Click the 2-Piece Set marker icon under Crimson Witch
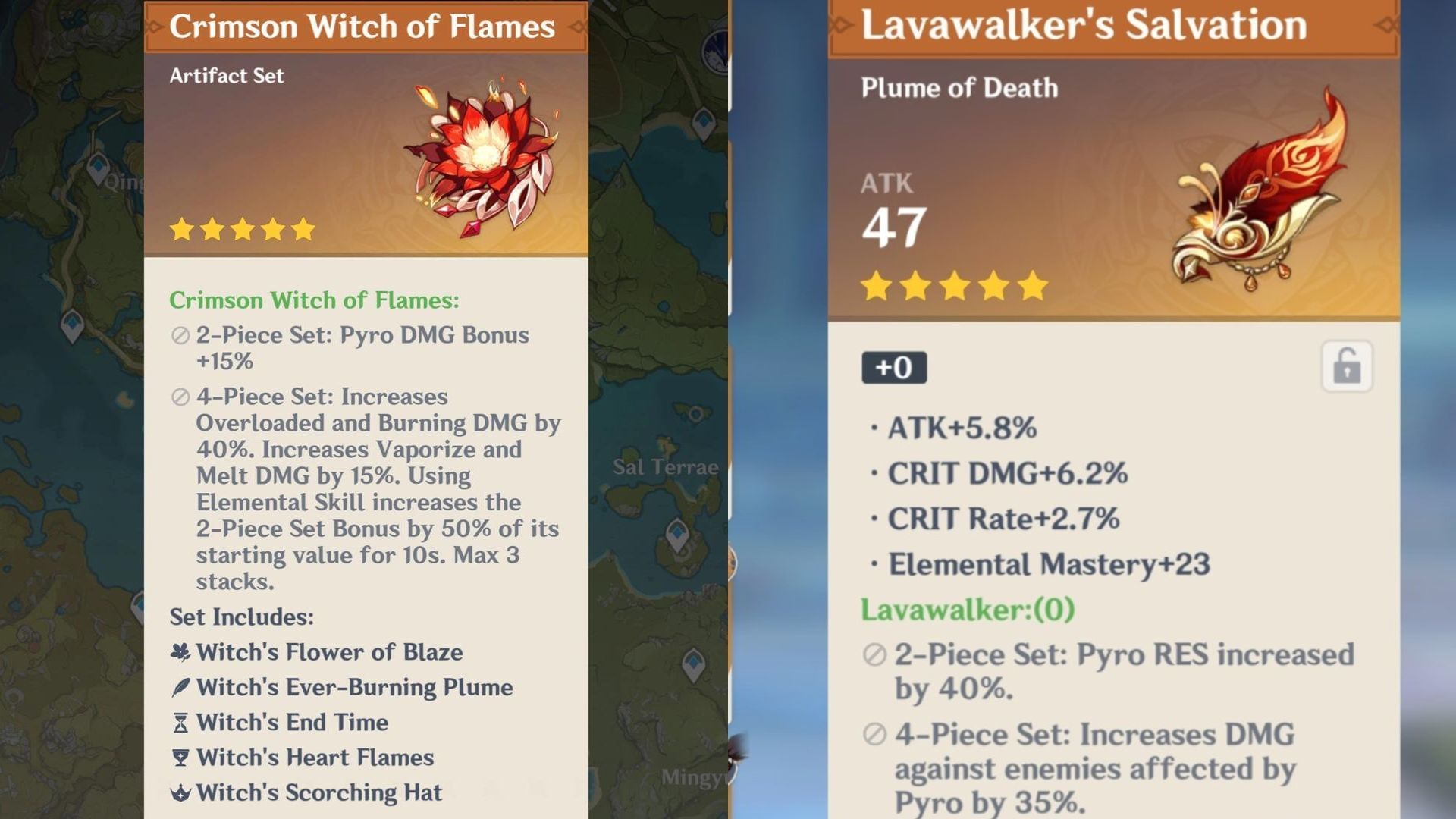 (180, 334)
